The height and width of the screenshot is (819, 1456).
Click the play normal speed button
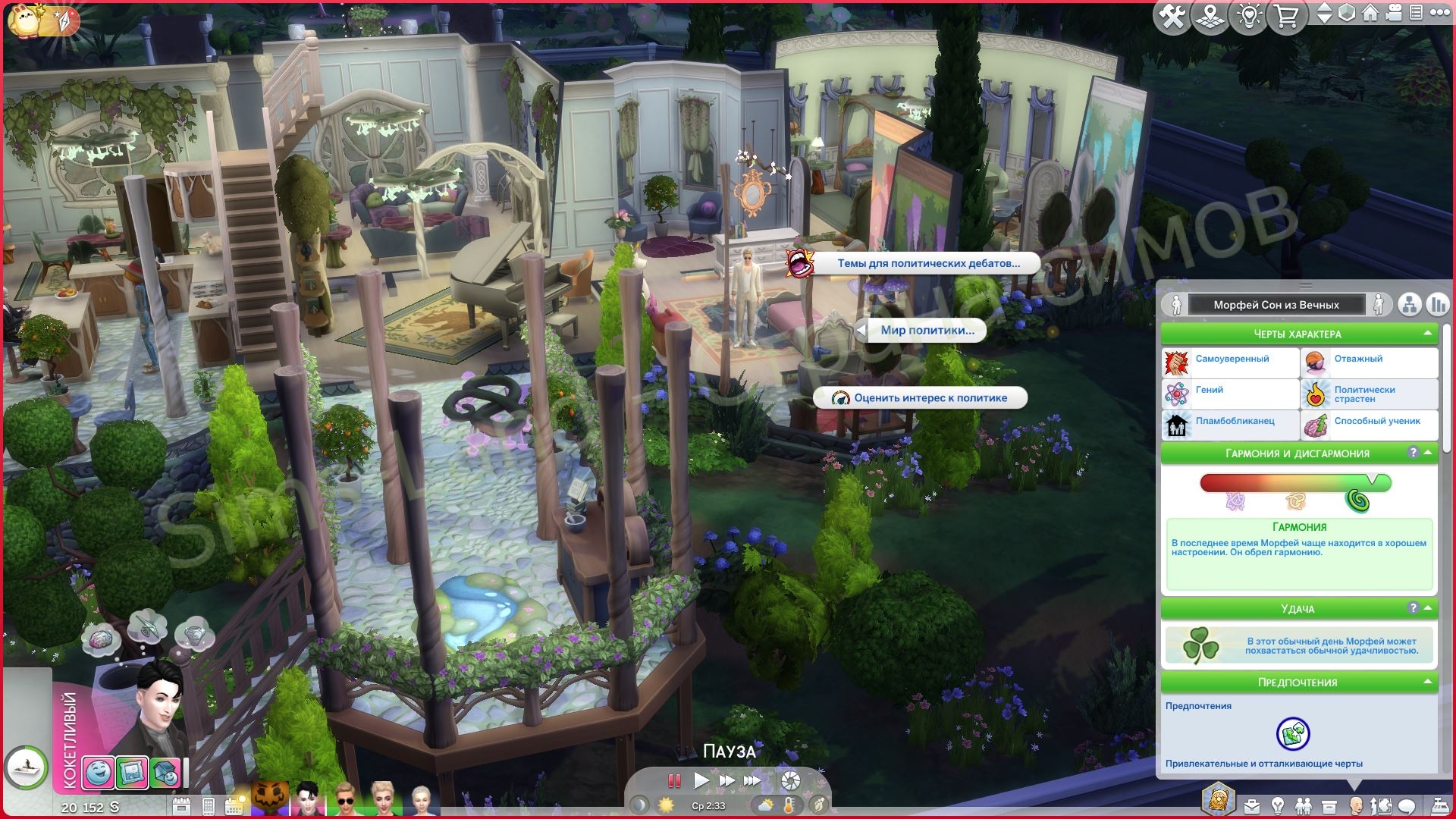(701, 780)
